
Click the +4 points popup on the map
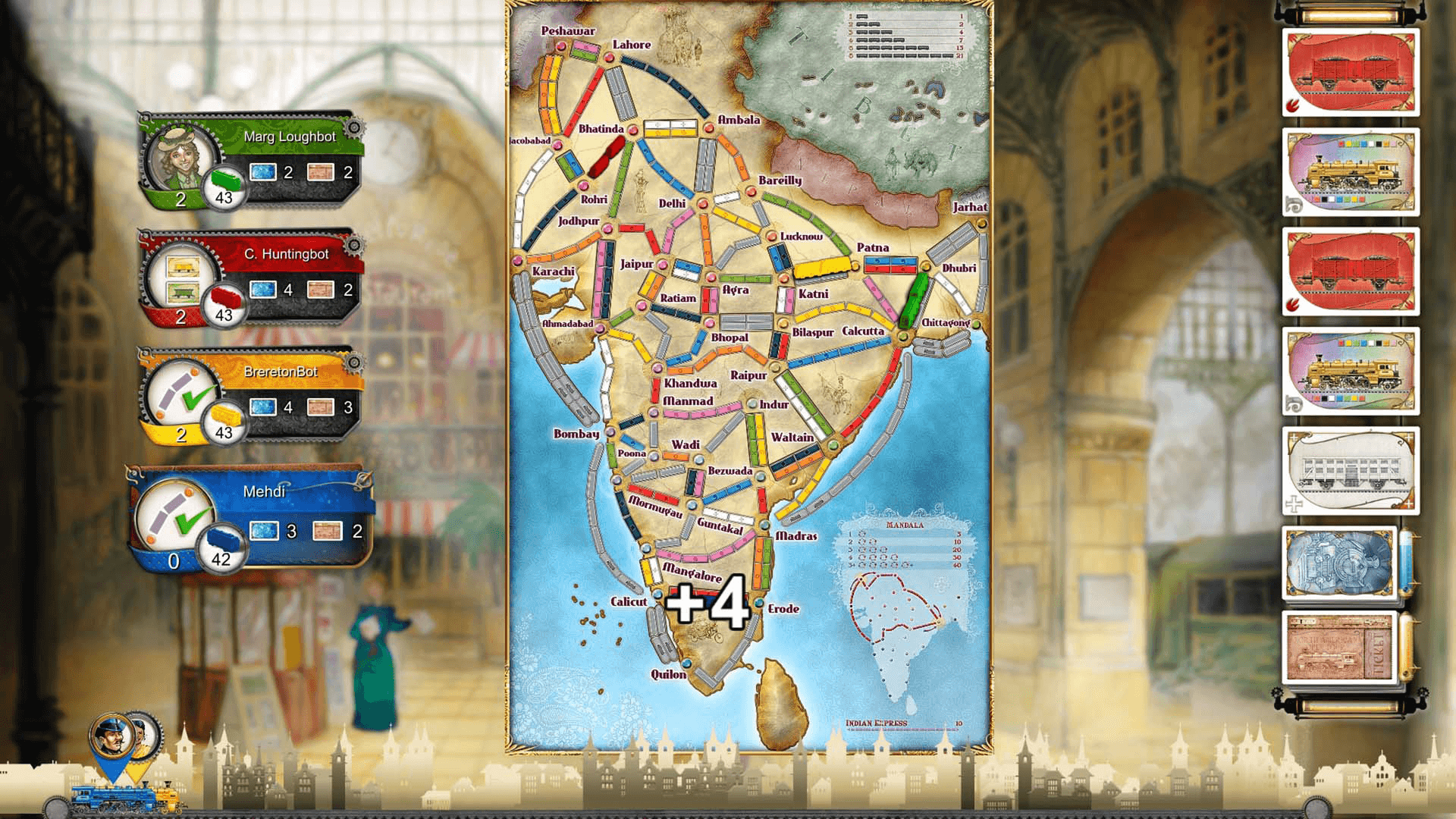pyautogui.click(x=705, y=601)
